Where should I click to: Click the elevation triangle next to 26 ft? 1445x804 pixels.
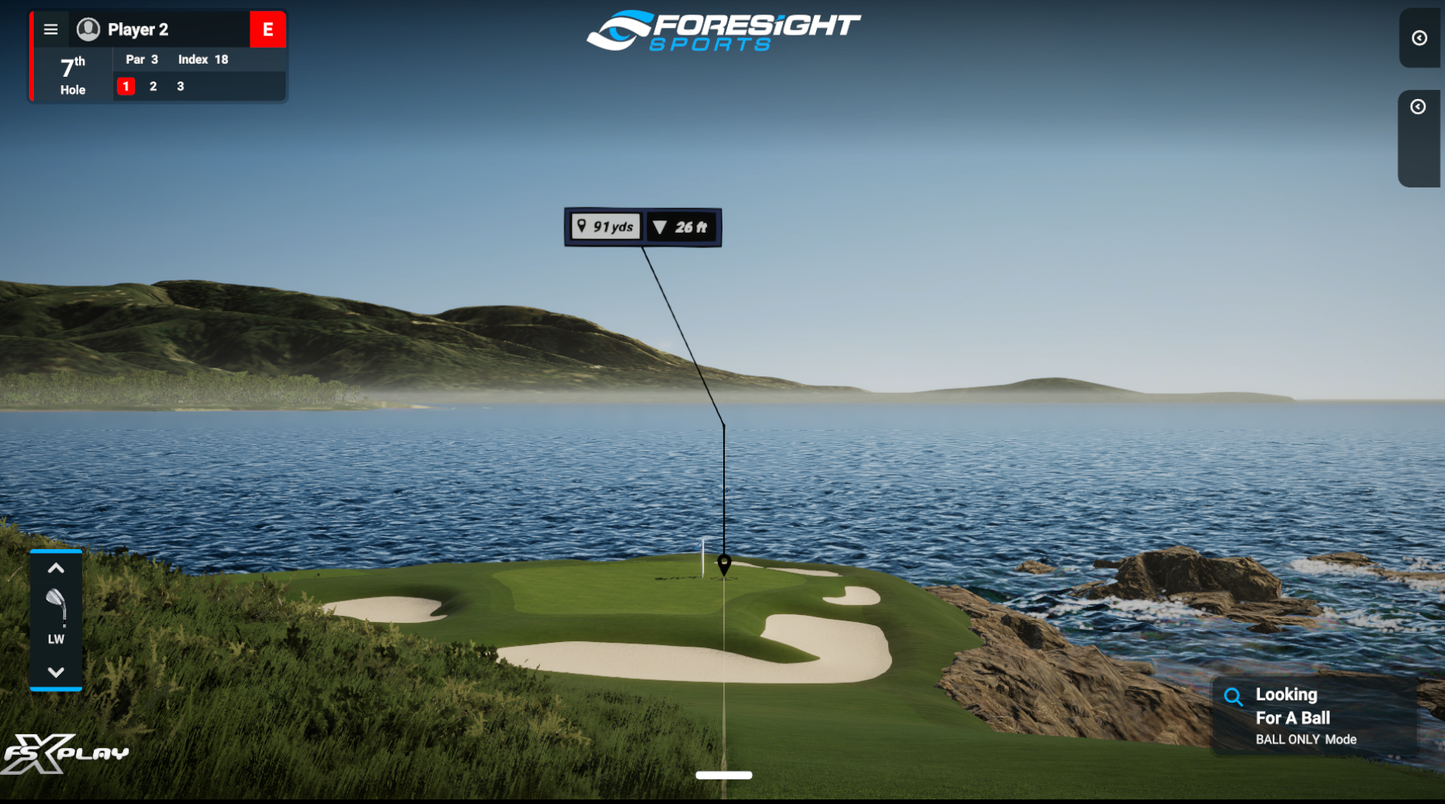(x=662, y=227)
